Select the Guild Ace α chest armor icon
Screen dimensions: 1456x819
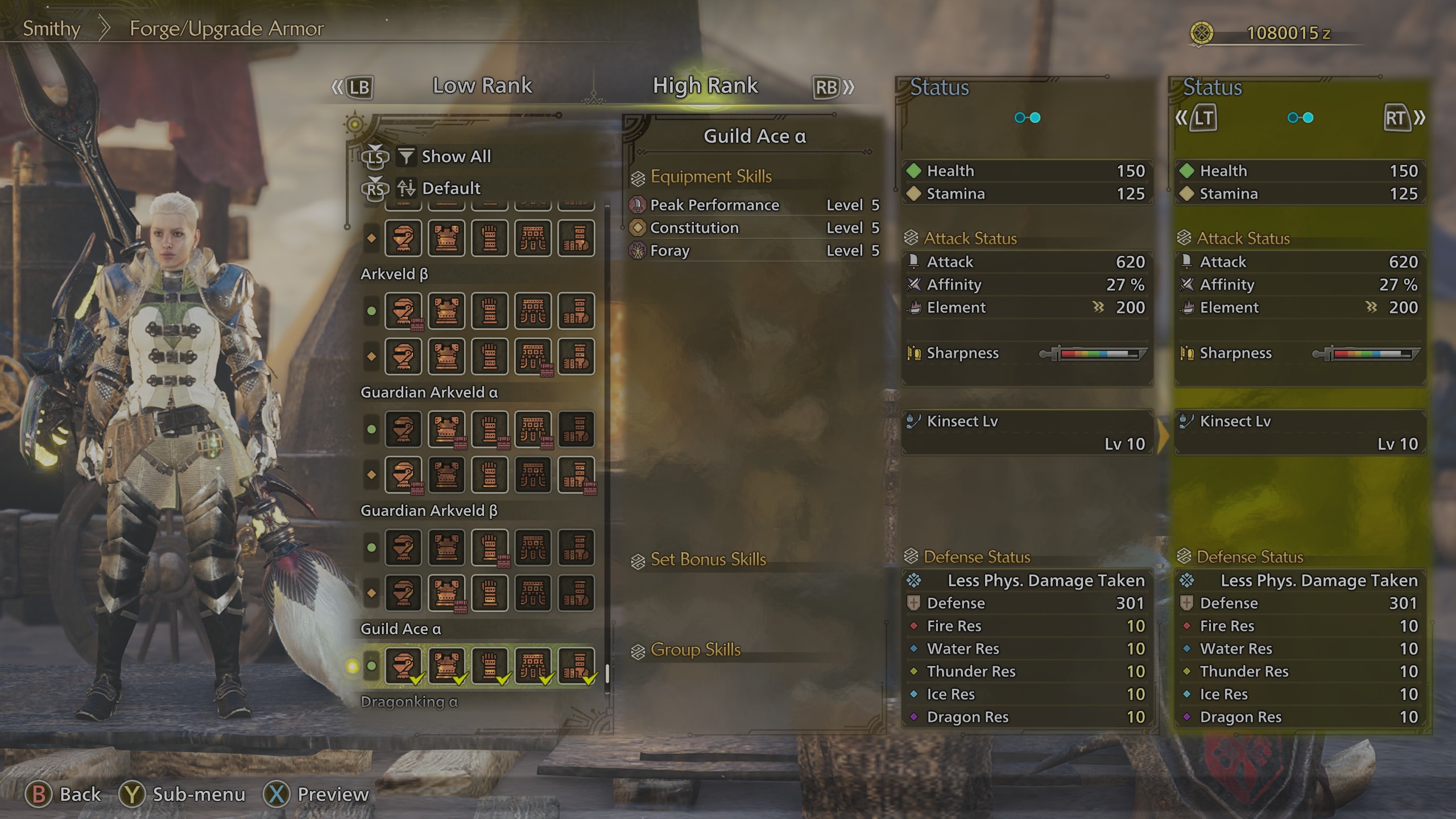tap(447, 665)
